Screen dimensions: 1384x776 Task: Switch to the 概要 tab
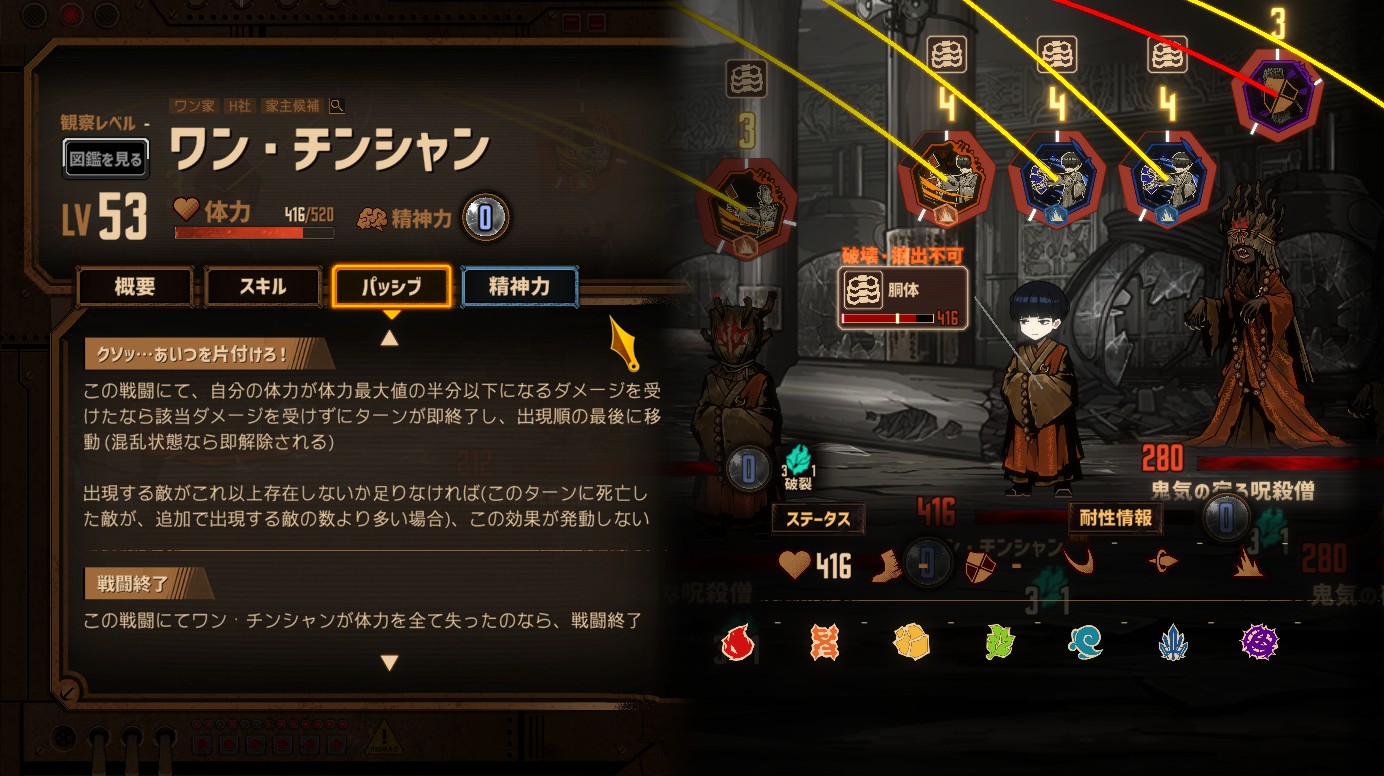pyautogui.click(x=135, y=287)
